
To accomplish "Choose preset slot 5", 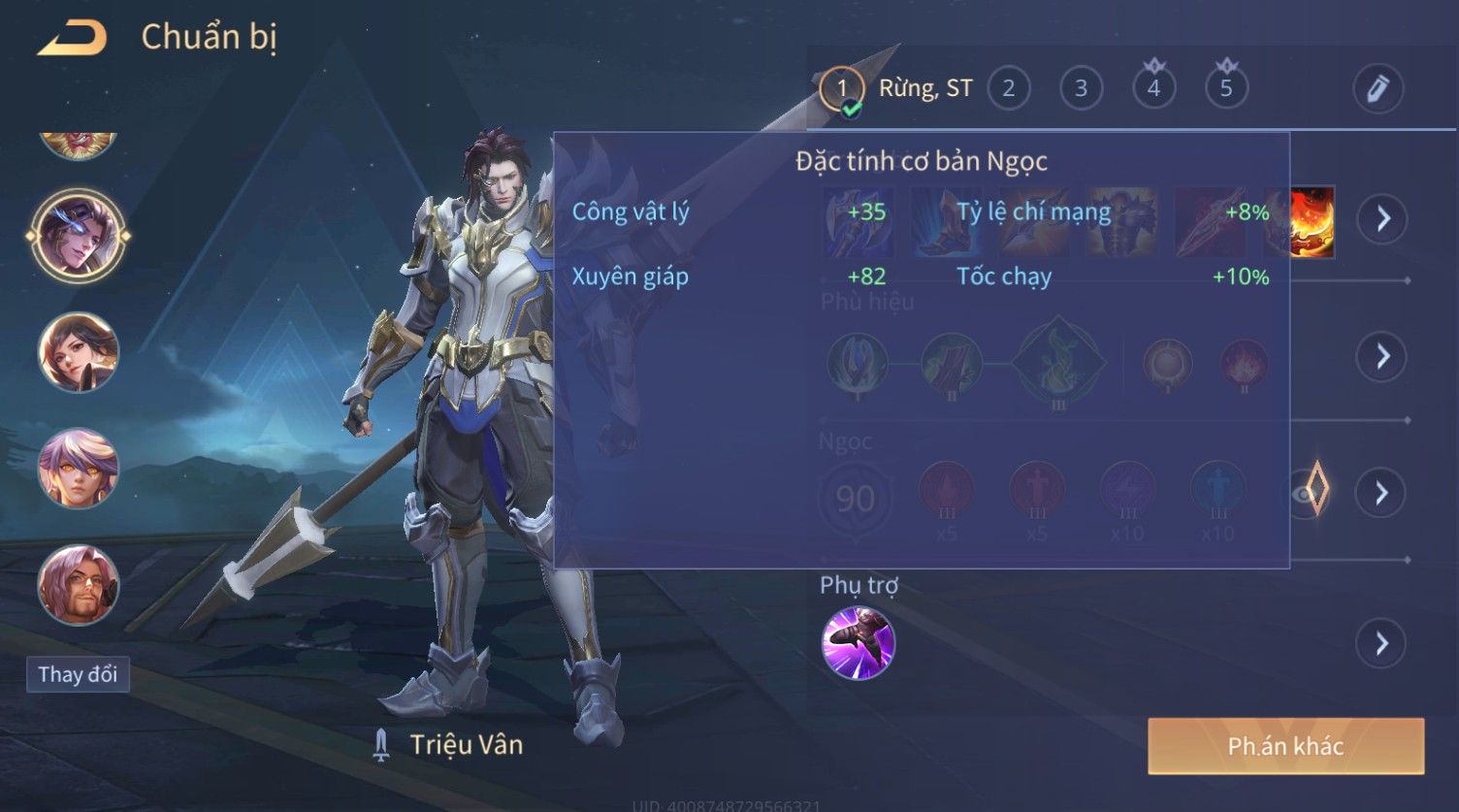I will coord(1226,89).
